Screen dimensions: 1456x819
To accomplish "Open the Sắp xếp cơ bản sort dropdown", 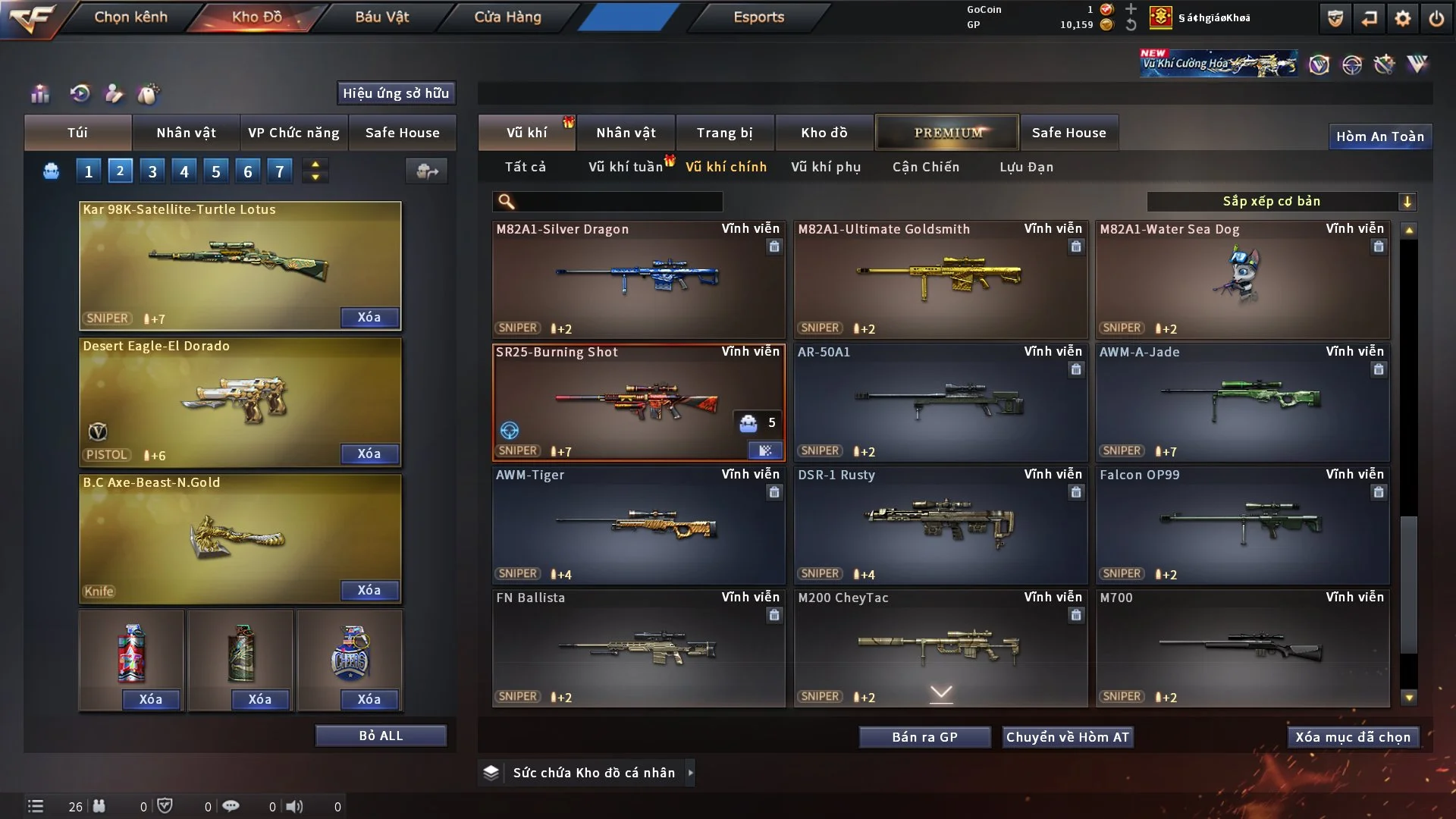I will tap(1281, 201).
